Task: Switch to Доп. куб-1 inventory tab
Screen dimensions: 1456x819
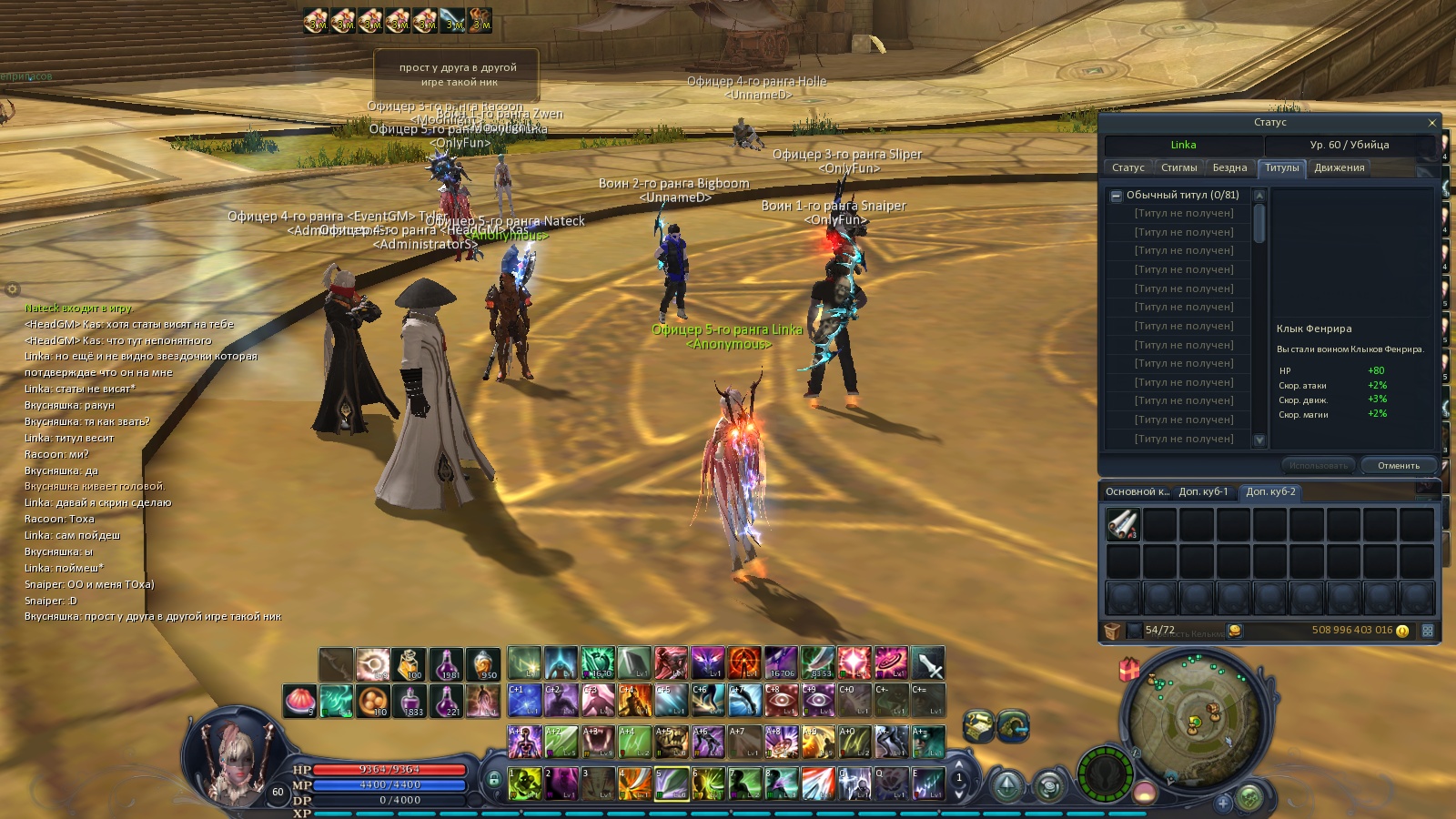Action: (x=1203, y=492)
